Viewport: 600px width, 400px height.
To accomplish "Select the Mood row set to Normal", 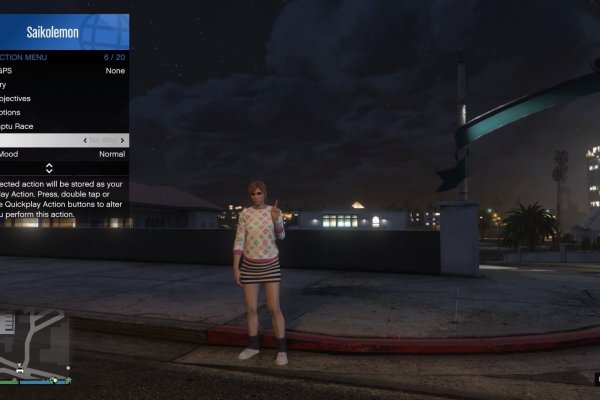I will pos(62,155).
